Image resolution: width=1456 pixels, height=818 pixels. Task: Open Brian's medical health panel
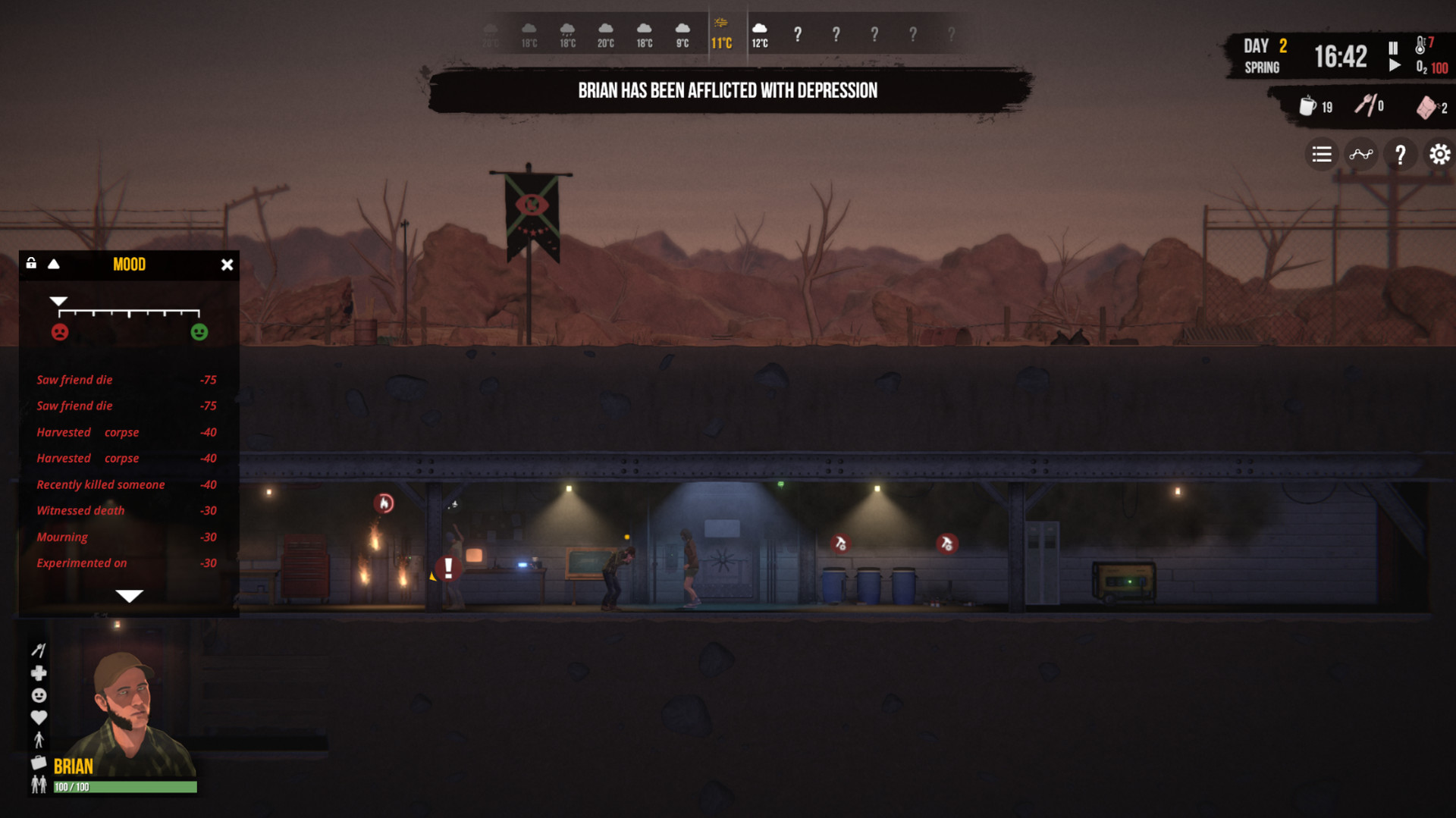point(39,673)
